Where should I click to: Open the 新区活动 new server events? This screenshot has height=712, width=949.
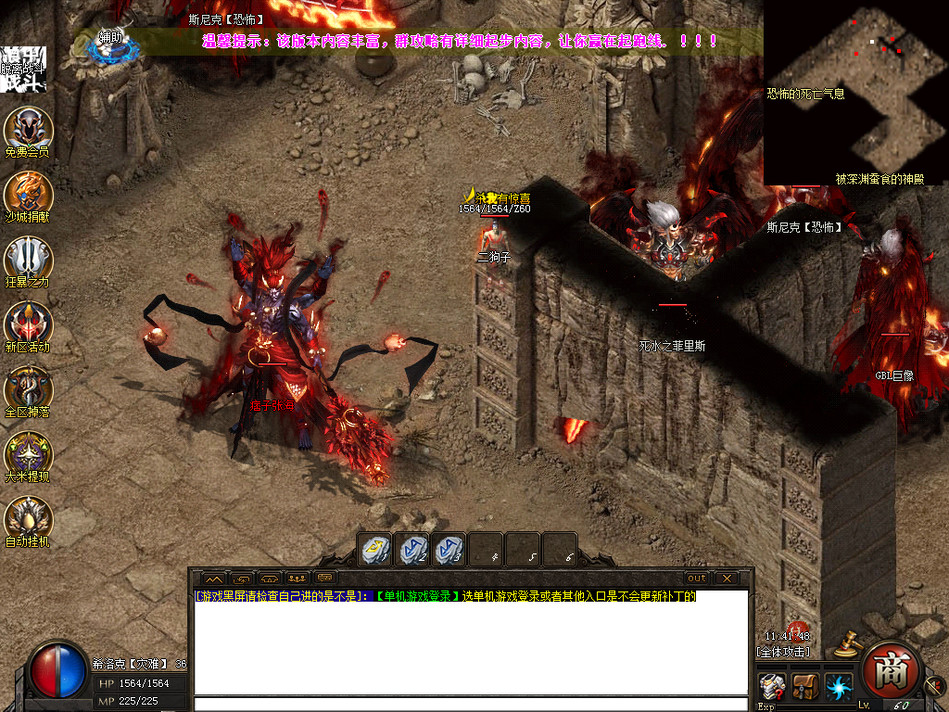[27, 322]
